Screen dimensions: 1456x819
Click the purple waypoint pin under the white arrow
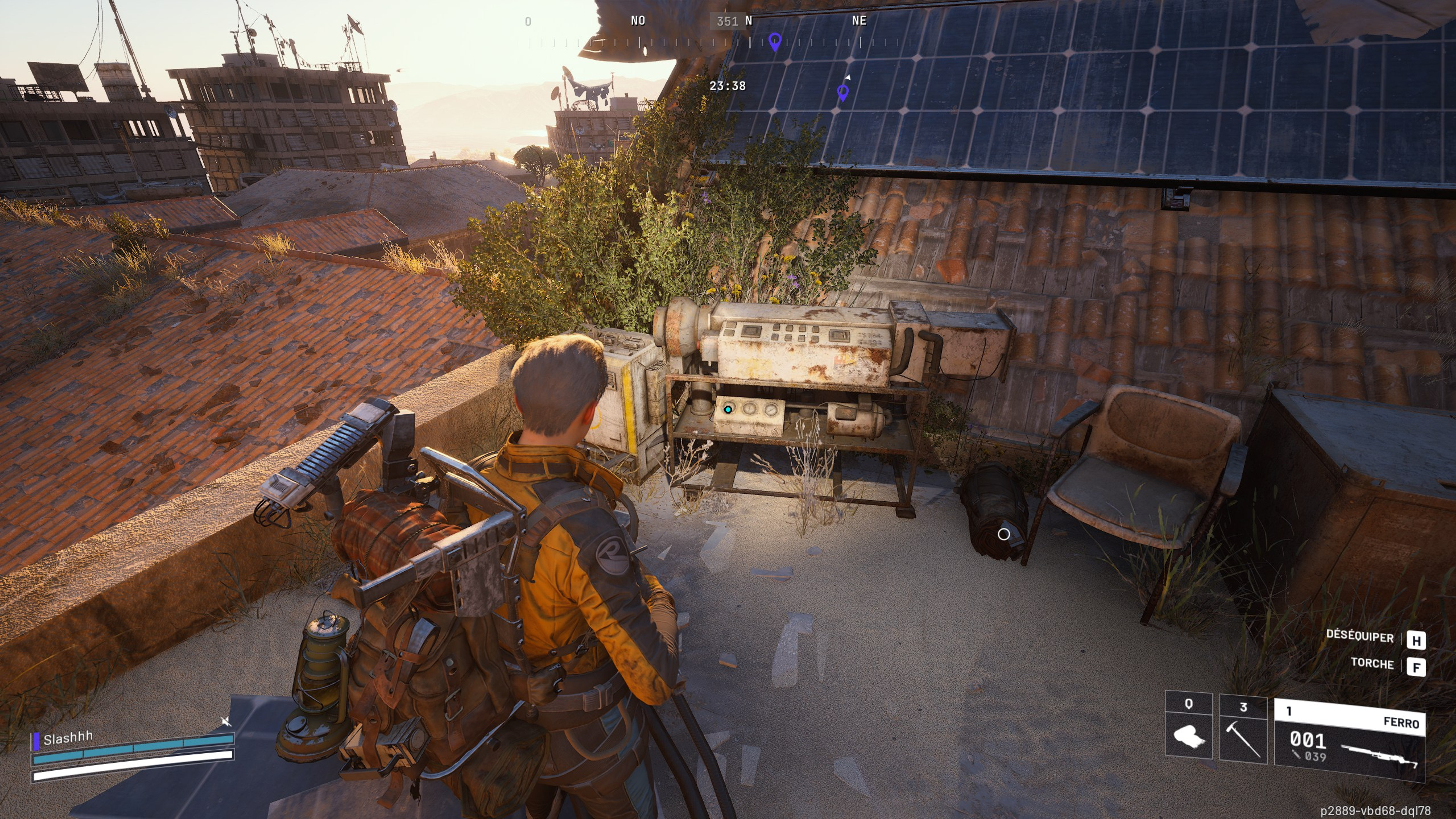(x=843, y=92)
